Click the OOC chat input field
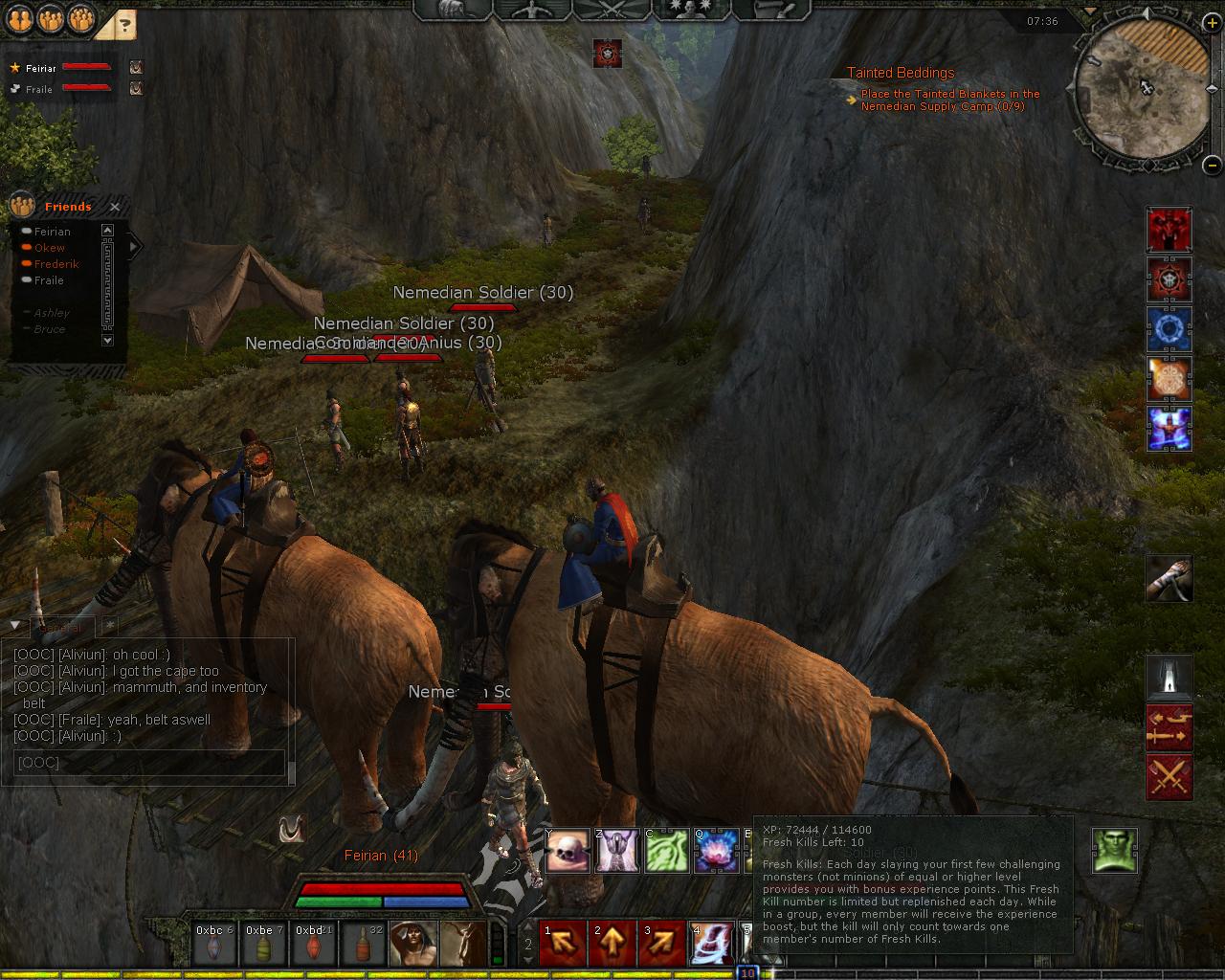Image resolution: width=1225 pixels, height=980 pixels. [148, 763]
